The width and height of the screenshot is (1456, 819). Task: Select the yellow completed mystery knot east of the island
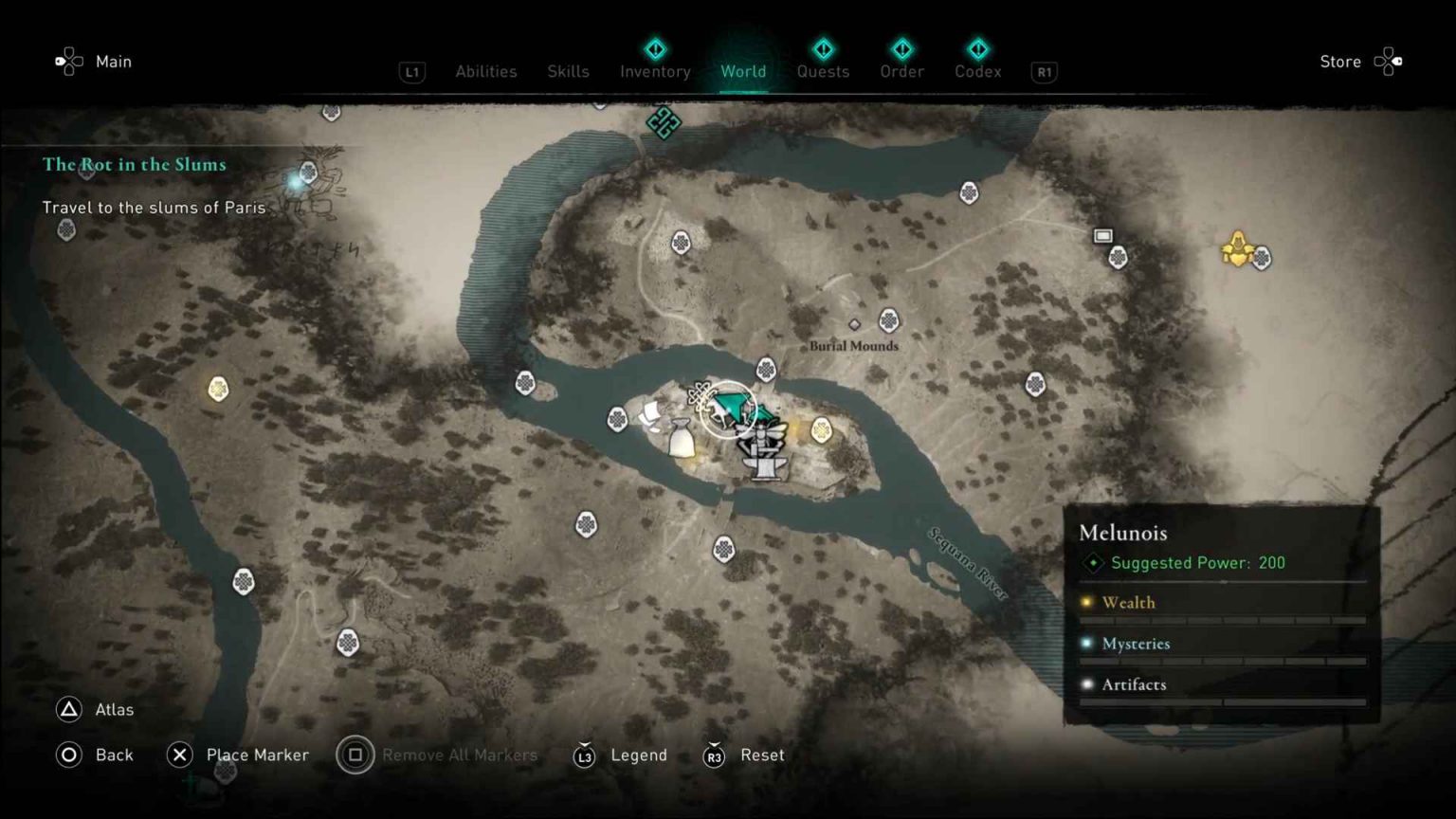coord(821,429)
